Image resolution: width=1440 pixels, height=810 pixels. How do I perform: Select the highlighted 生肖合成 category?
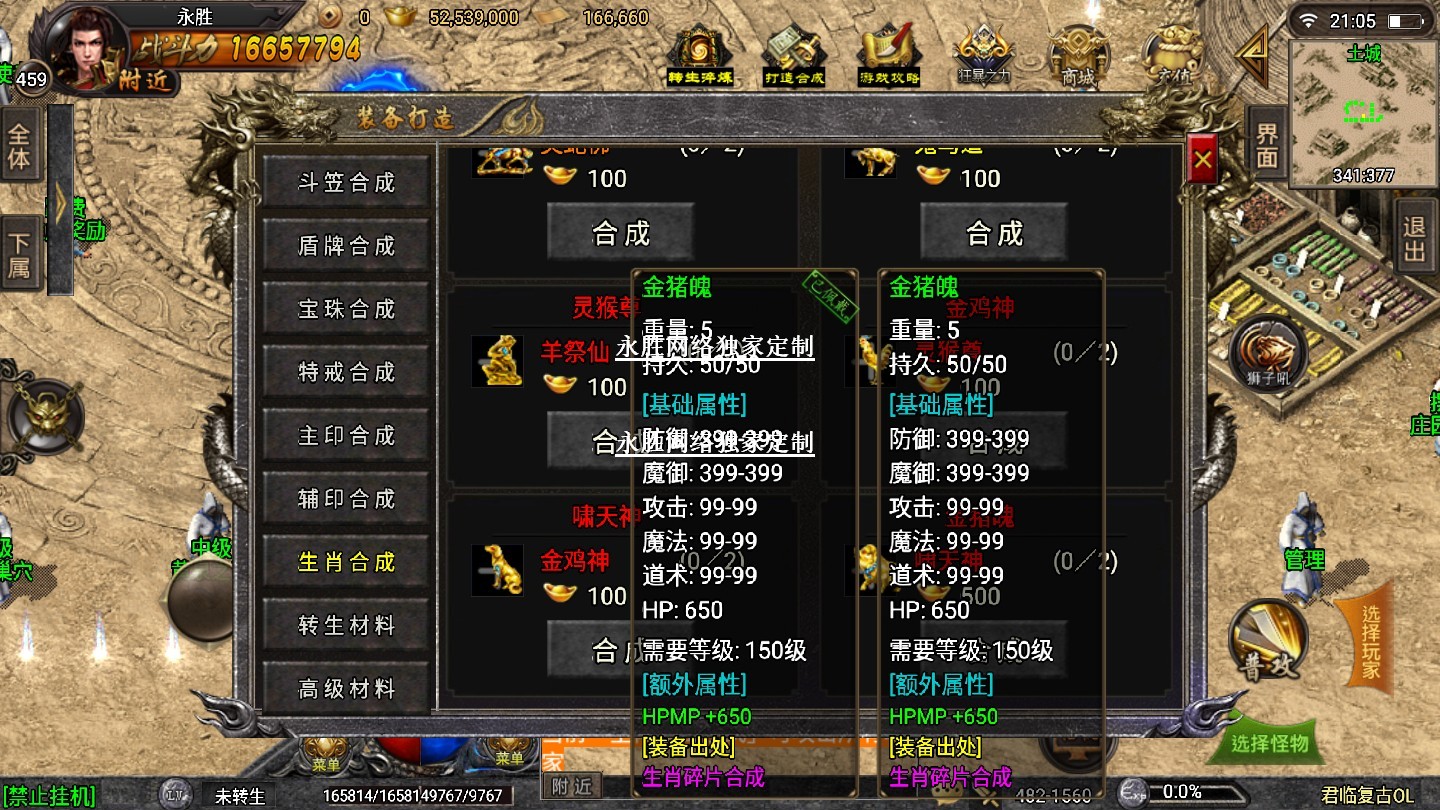(346, 562)
